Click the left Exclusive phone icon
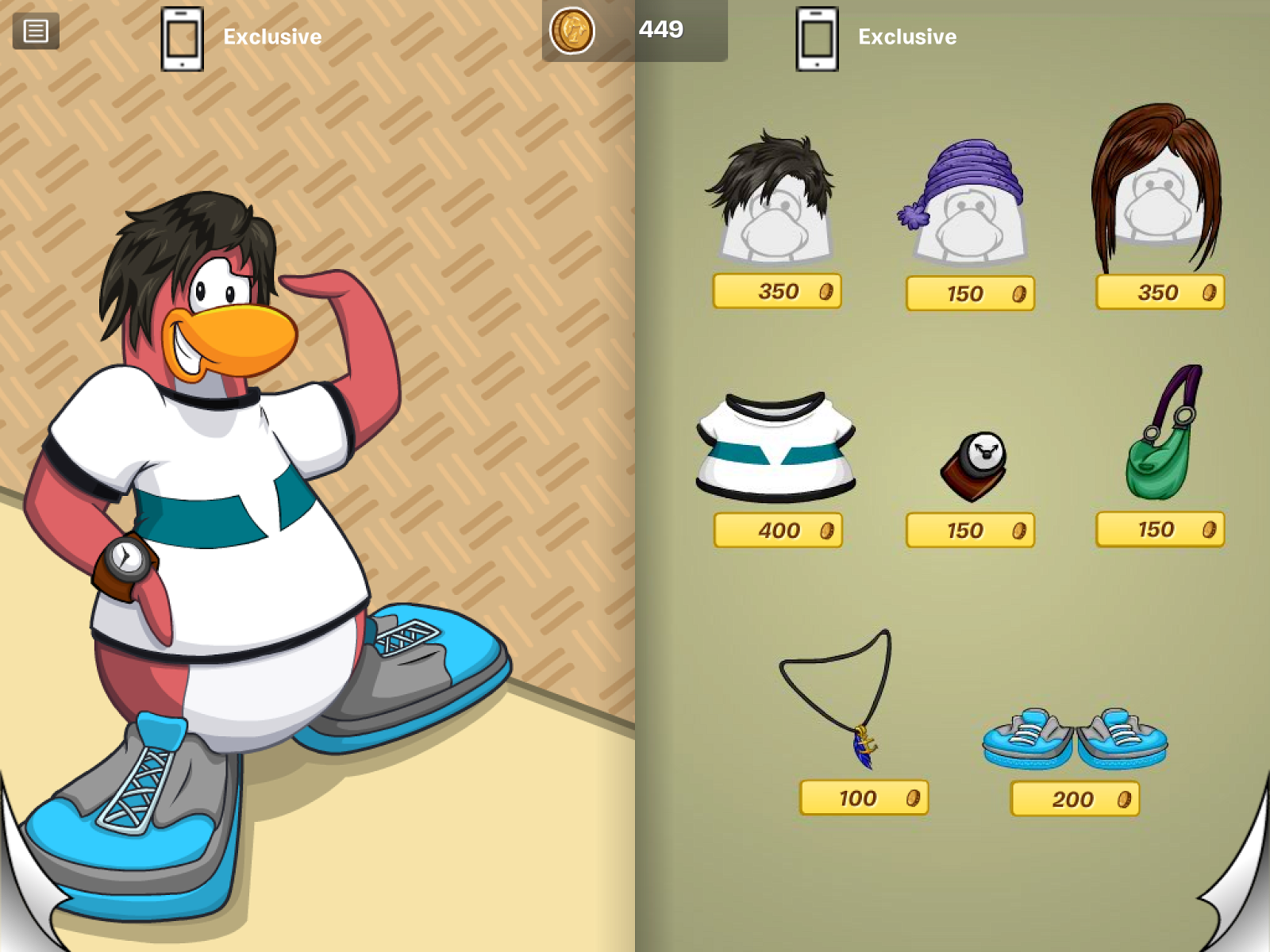The image size is (1270, 952). point(183,37)
